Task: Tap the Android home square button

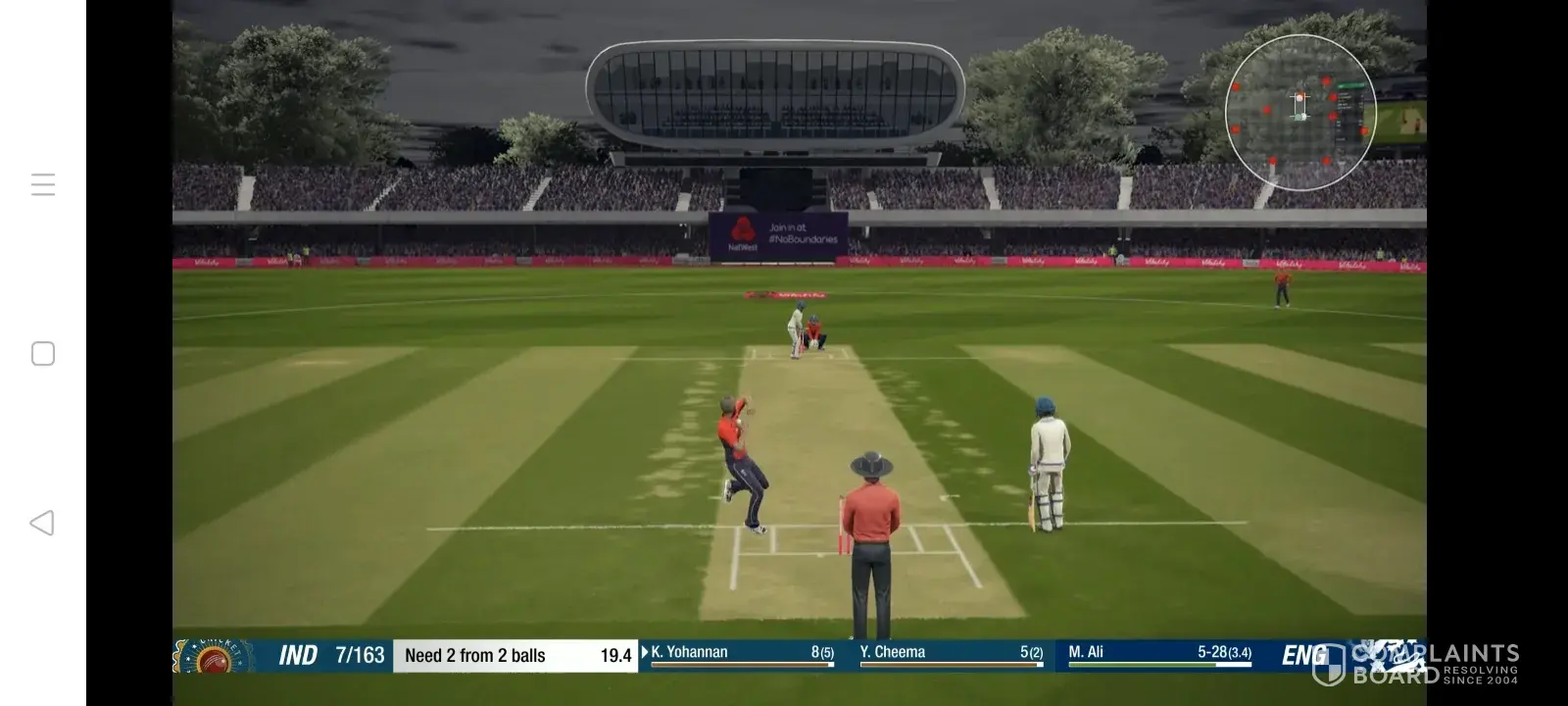Action: pyautogui.click(x=43, y=354)
